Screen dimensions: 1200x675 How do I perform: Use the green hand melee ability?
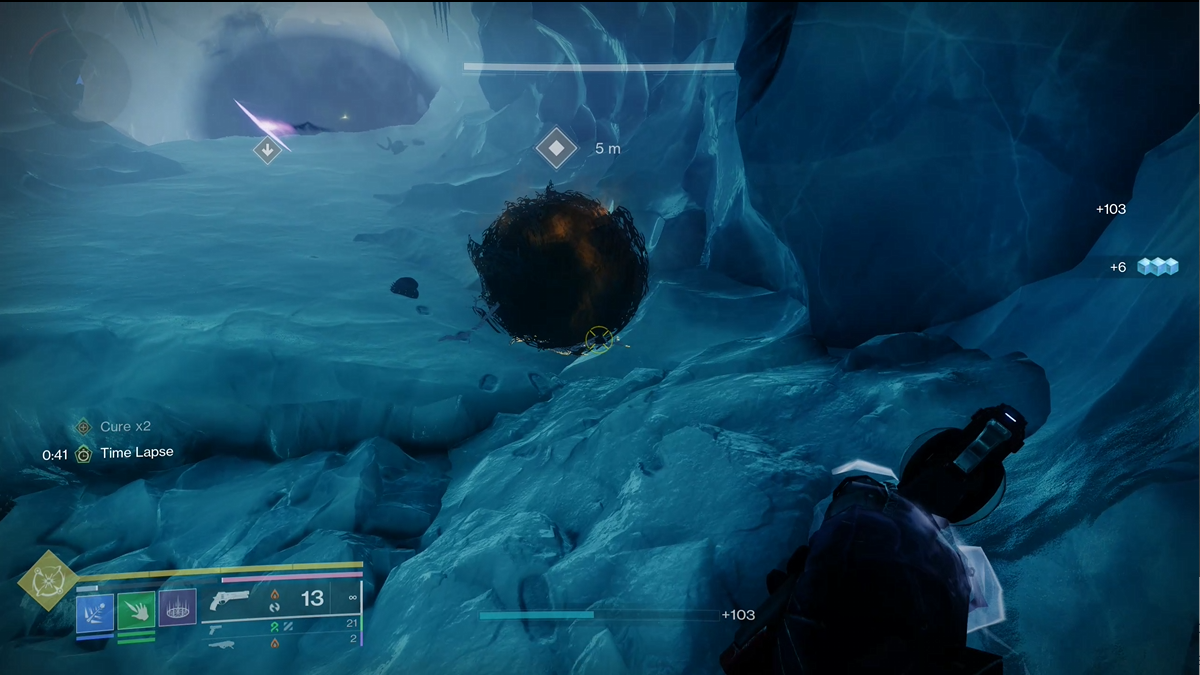136,610
